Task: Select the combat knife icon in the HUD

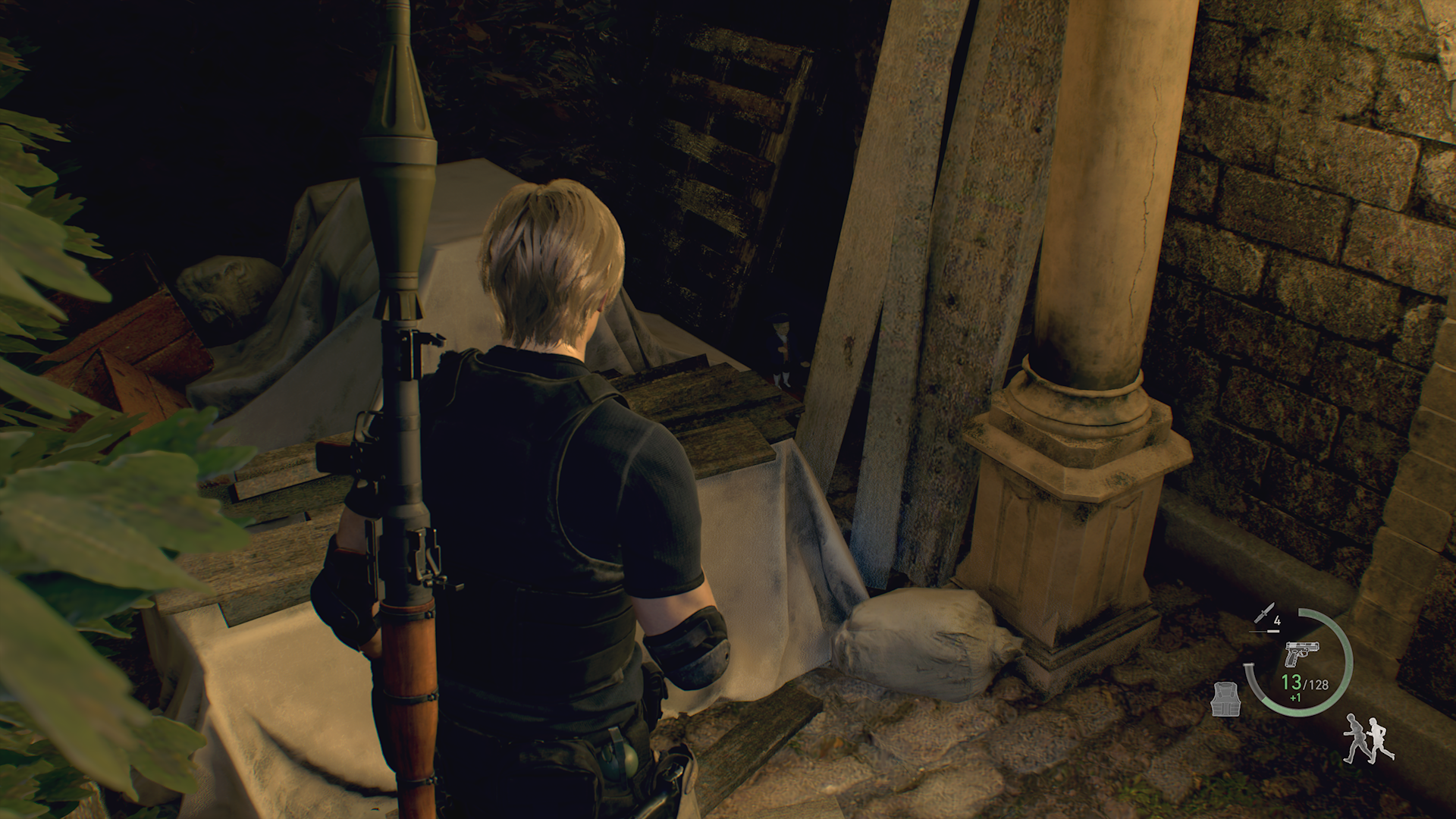Action: click(x=1265, y=611)
